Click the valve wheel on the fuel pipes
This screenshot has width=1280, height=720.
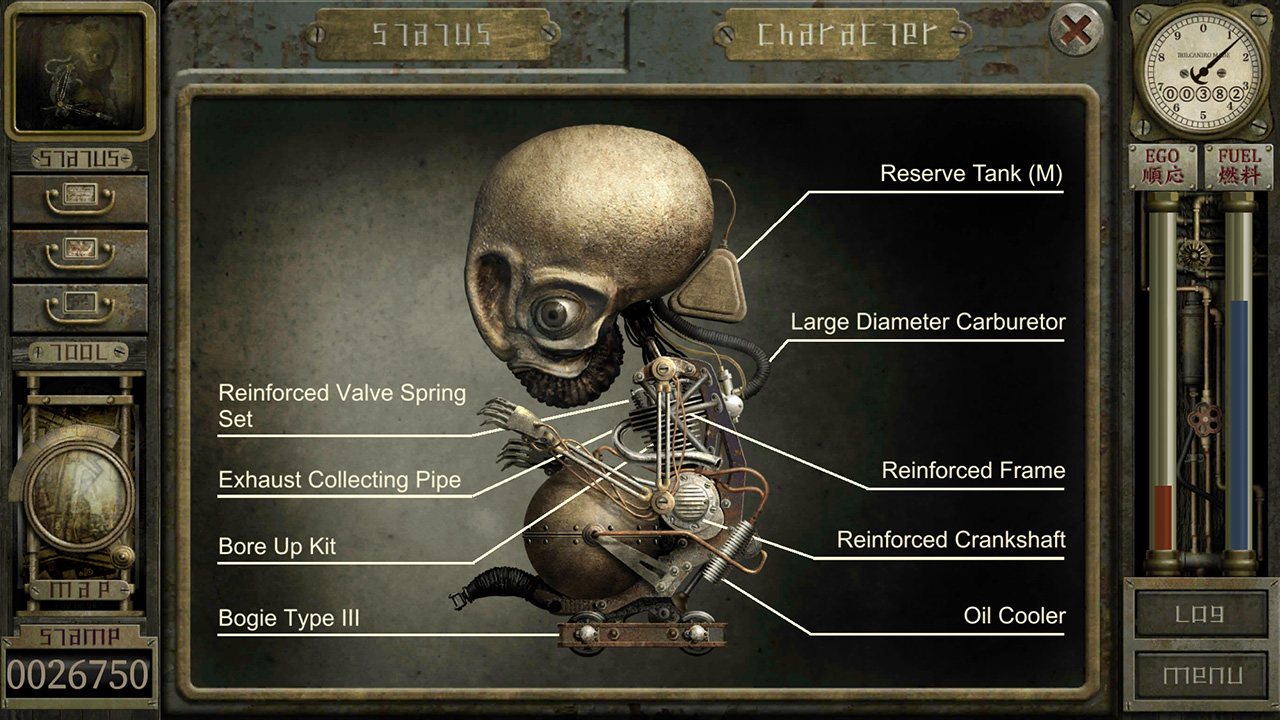(1207, 417)
